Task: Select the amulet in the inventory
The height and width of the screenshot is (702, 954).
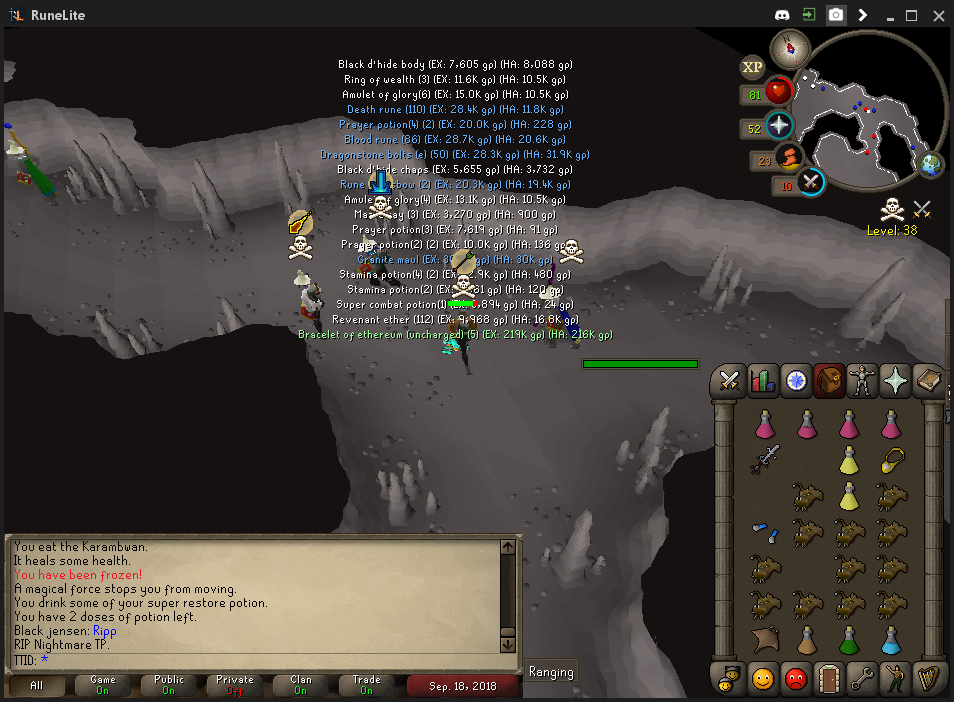Action: [x=892, y=459]
